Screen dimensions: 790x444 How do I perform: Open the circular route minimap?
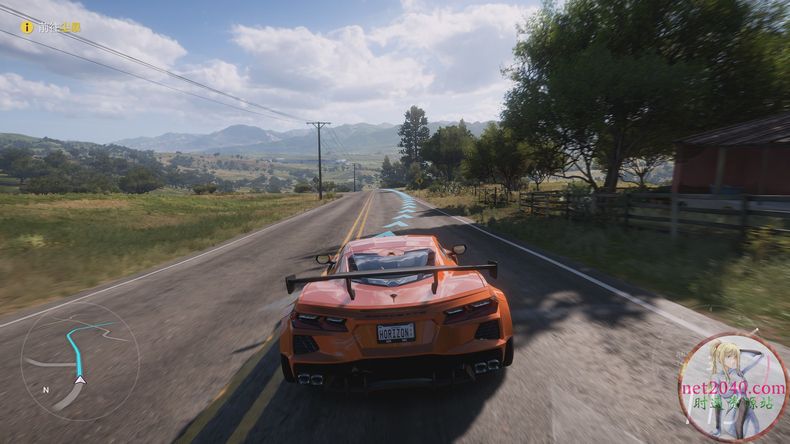click(79, 361)
